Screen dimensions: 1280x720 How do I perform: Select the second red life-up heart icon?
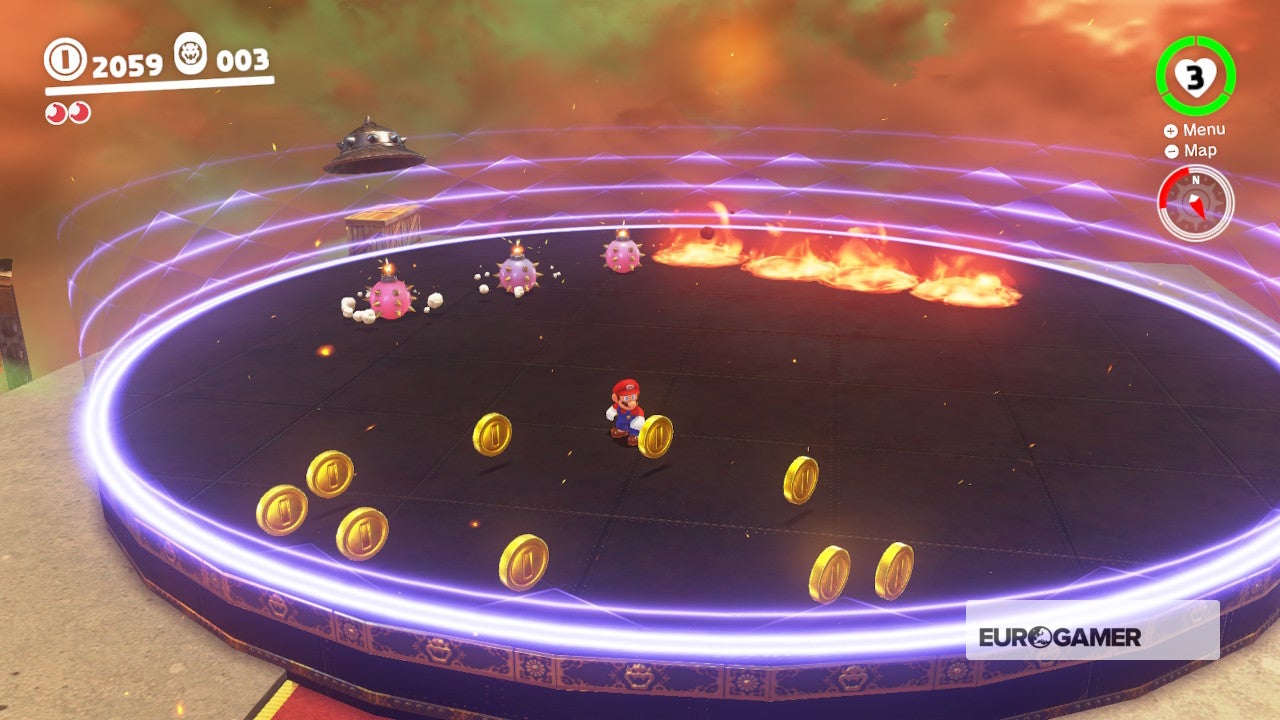[79, 112]
